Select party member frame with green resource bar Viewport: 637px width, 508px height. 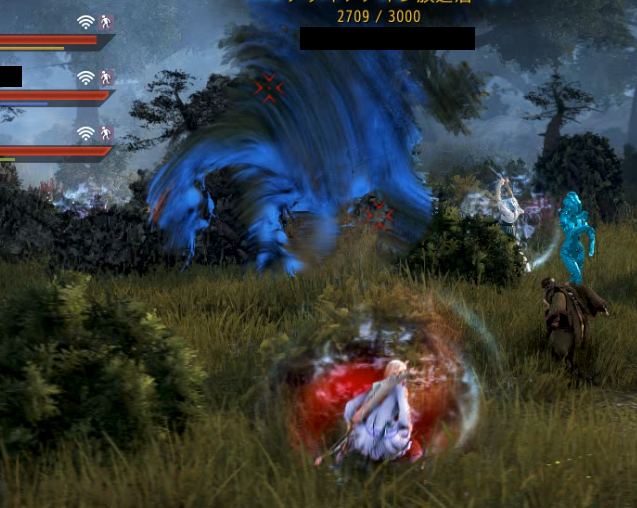tap(50, 152)
